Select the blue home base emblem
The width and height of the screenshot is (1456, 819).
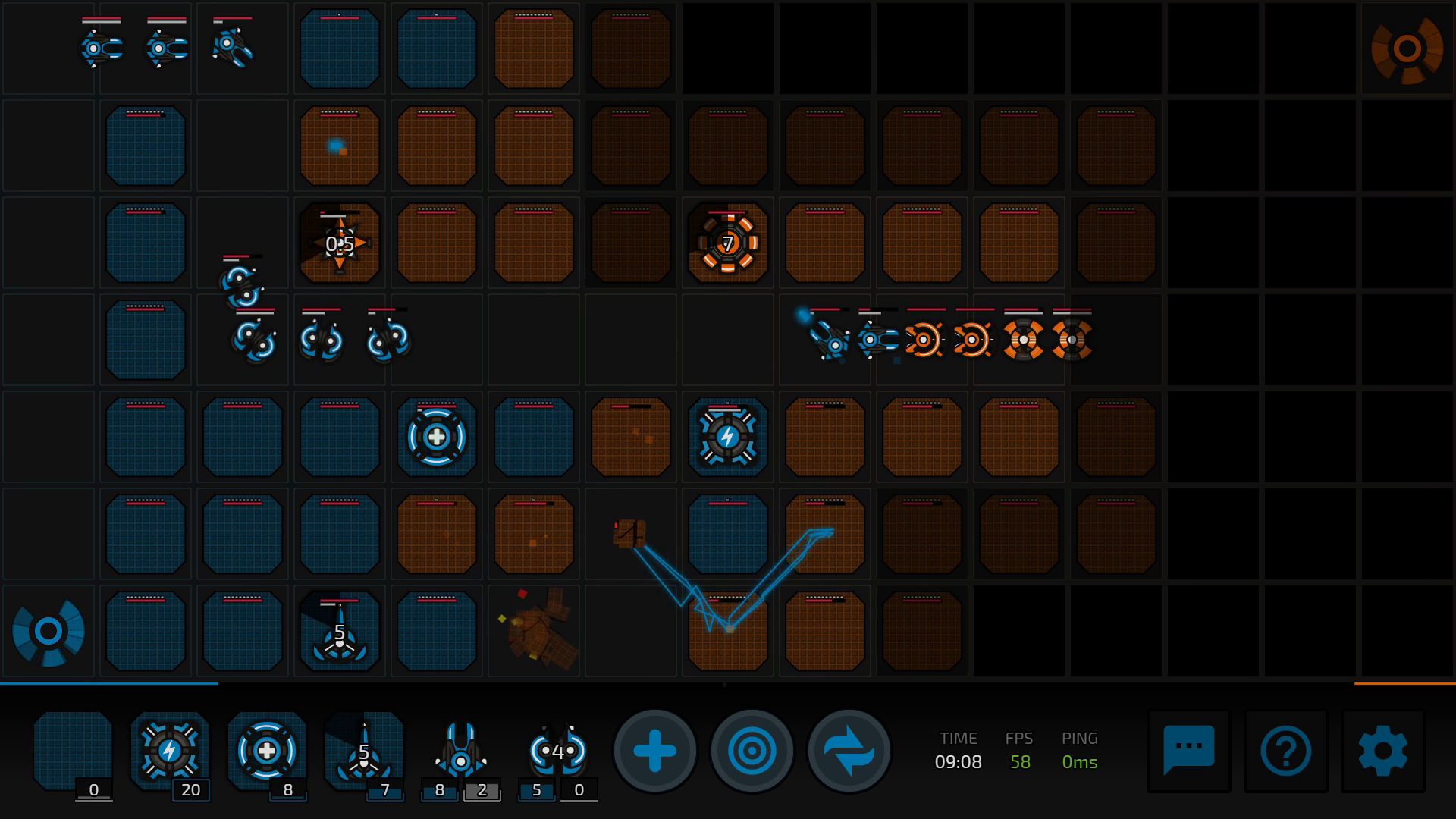pos(49,632)
